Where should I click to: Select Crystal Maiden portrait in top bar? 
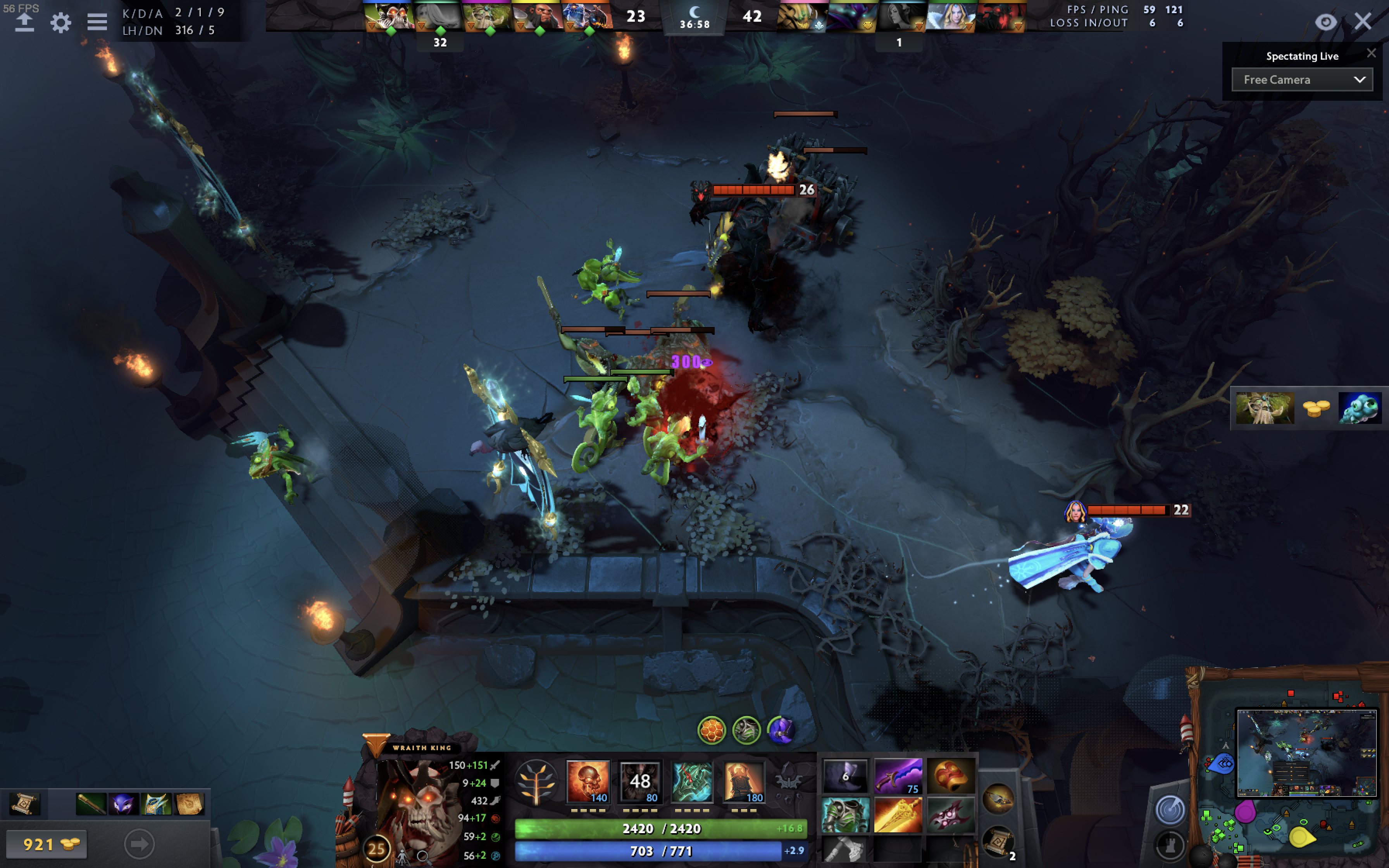pos(951,16)
